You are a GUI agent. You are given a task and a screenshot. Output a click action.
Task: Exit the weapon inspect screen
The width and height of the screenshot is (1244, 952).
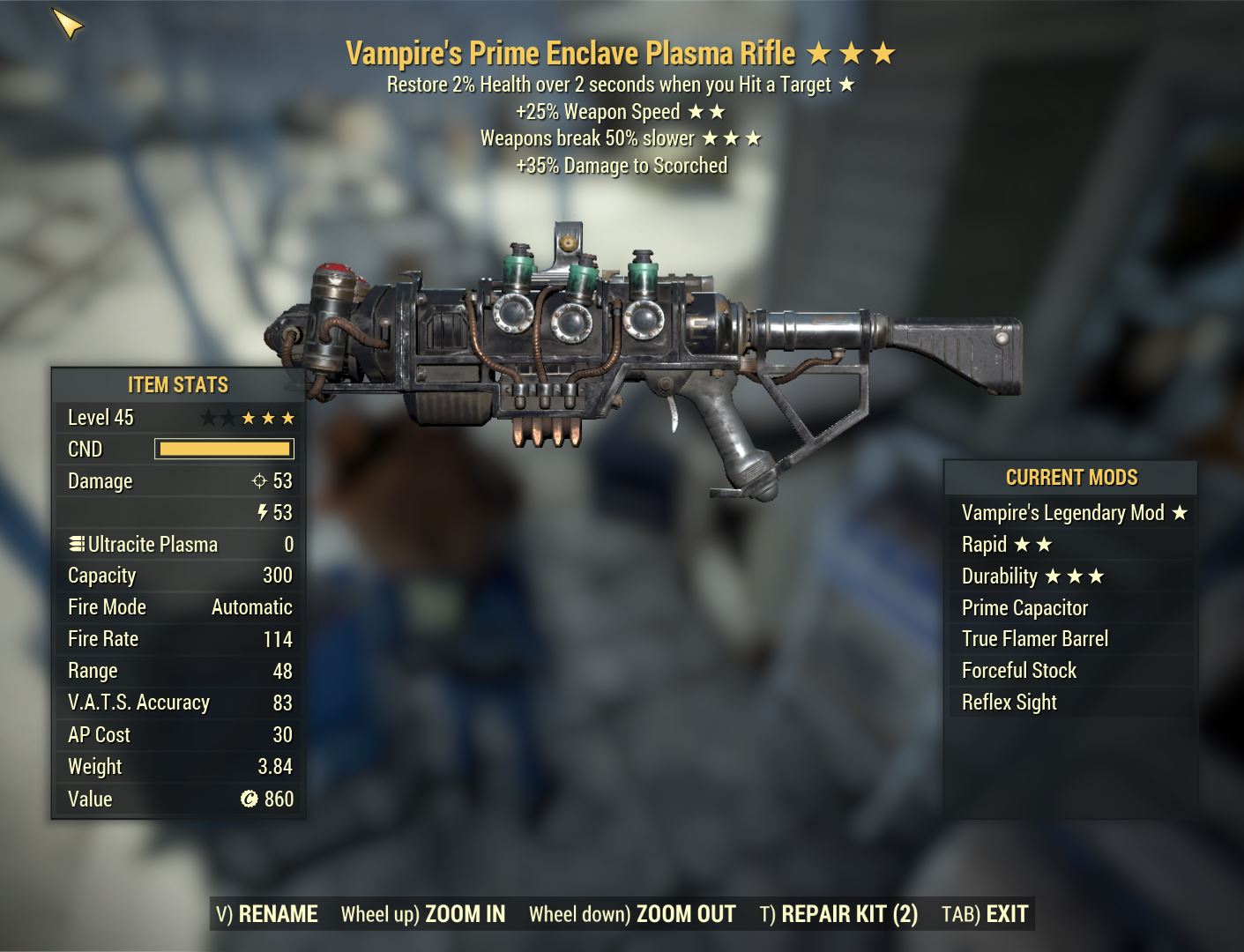(986, 914)
